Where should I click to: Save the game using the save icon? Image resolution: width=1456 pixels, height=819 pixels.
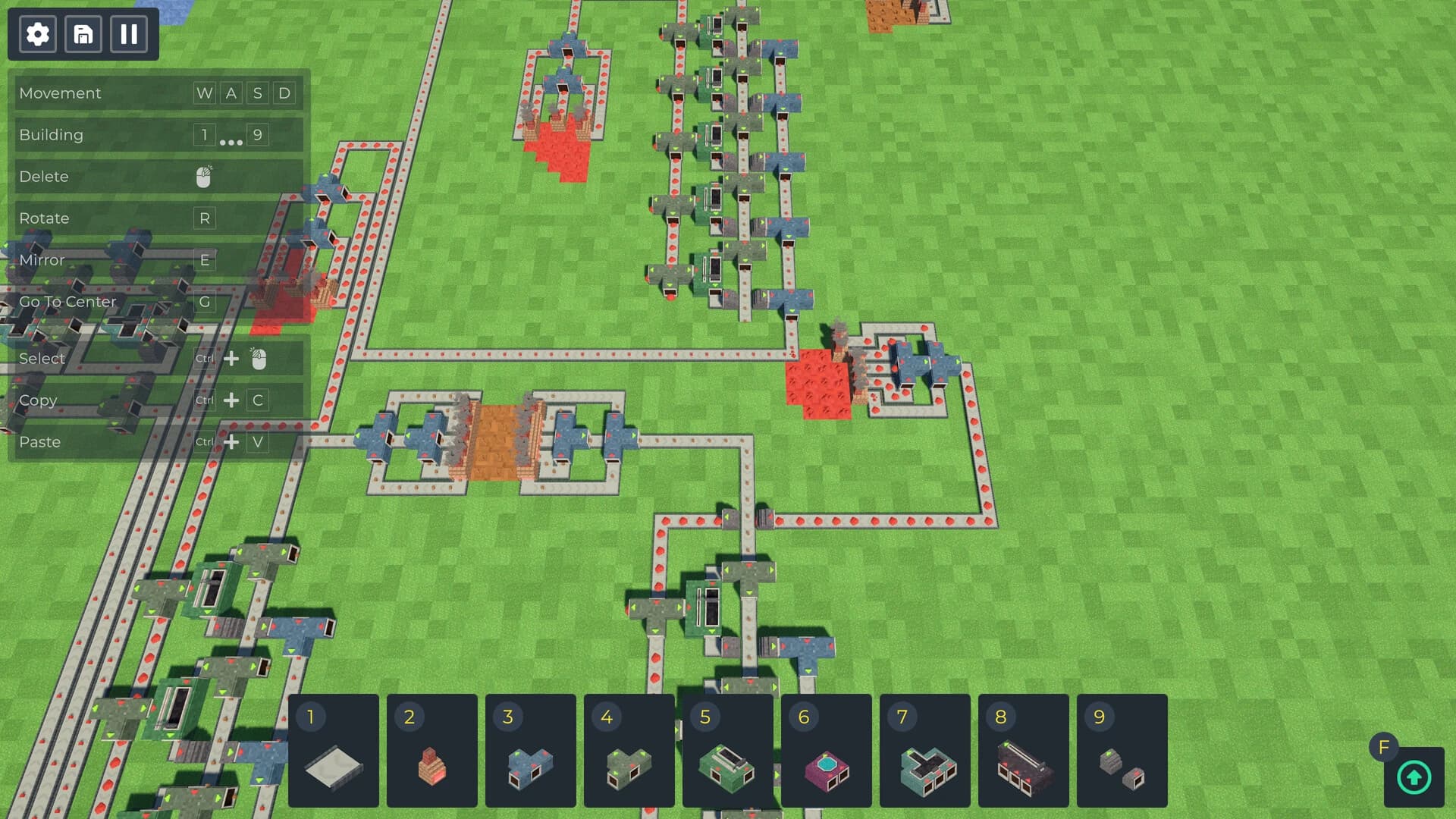83,34
